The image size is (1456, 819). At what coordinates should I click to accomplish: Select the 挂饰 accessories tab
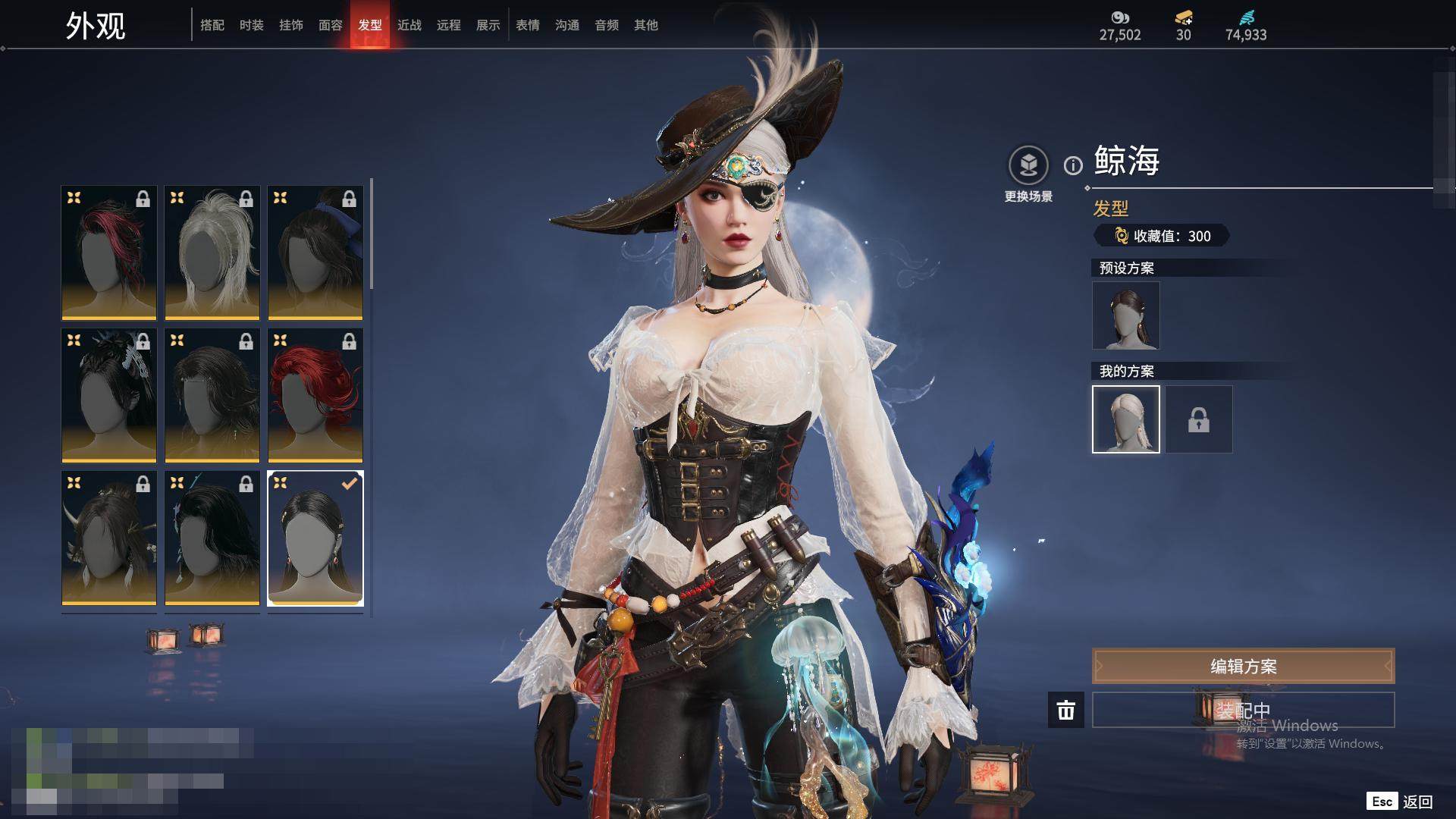[x=291, y=25]
